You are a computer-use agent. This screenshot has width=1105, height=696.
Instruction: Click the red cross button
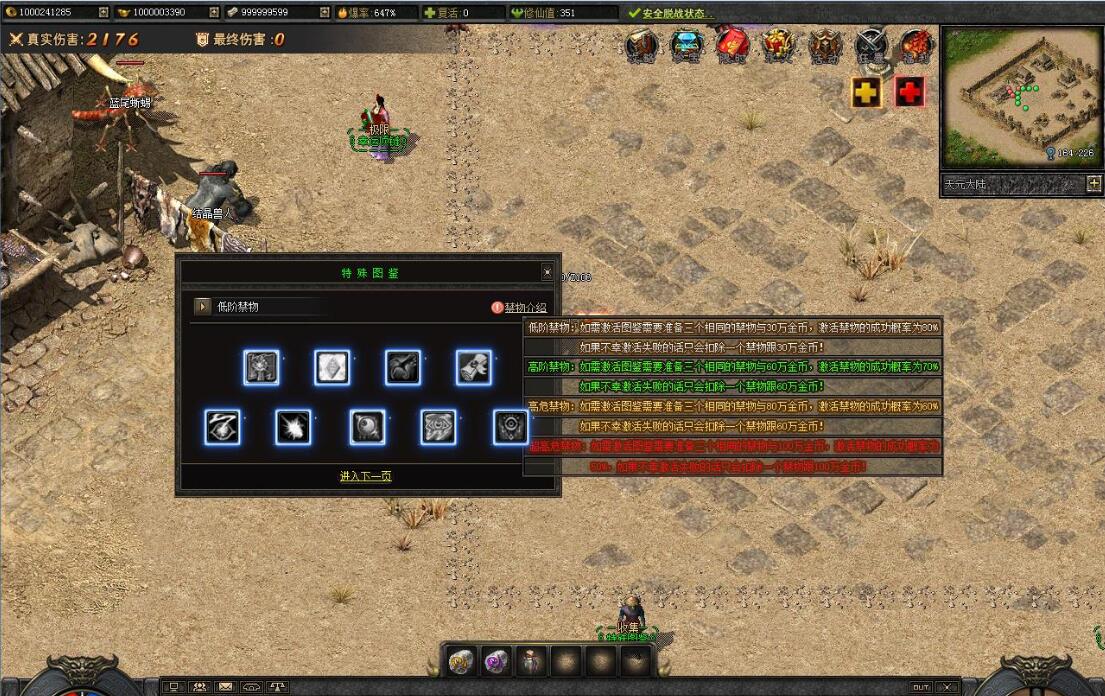click(x=909, y=92)
